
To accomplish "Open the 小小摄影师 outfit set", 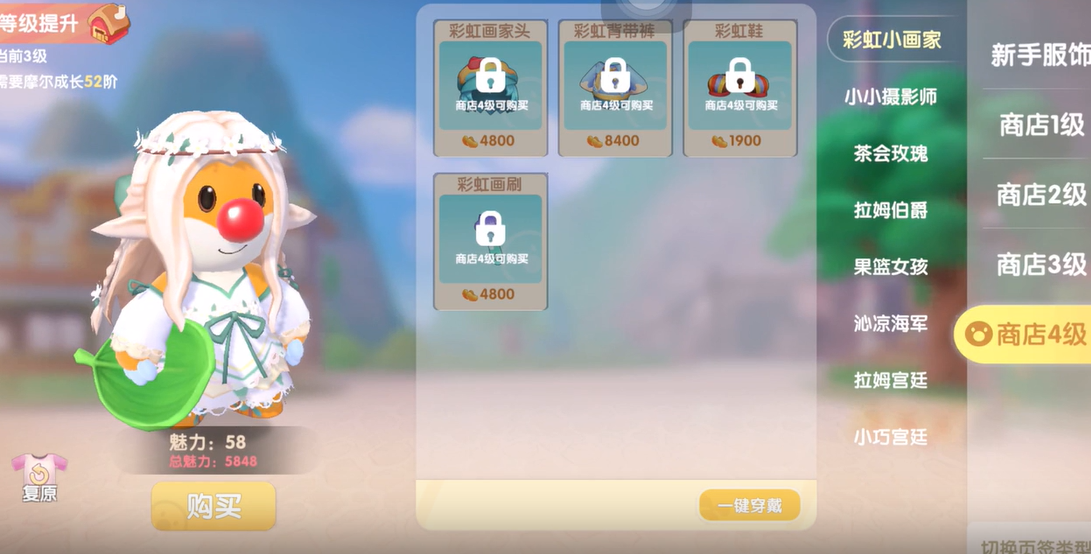I will pyautogui.click(x=890, y=97).
